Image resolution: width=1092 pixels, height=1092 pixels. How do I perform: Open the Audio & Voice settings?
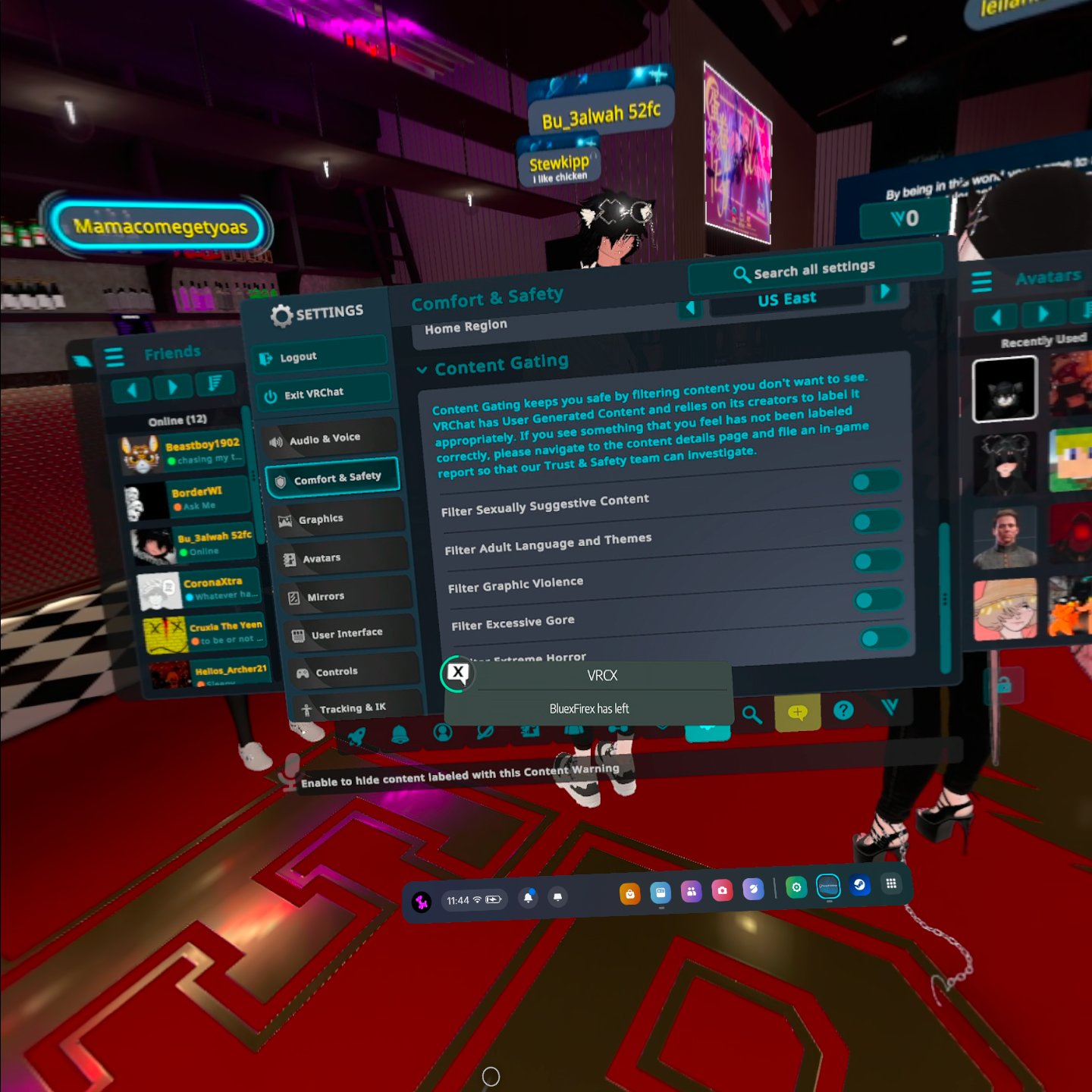tap(331, 438)
